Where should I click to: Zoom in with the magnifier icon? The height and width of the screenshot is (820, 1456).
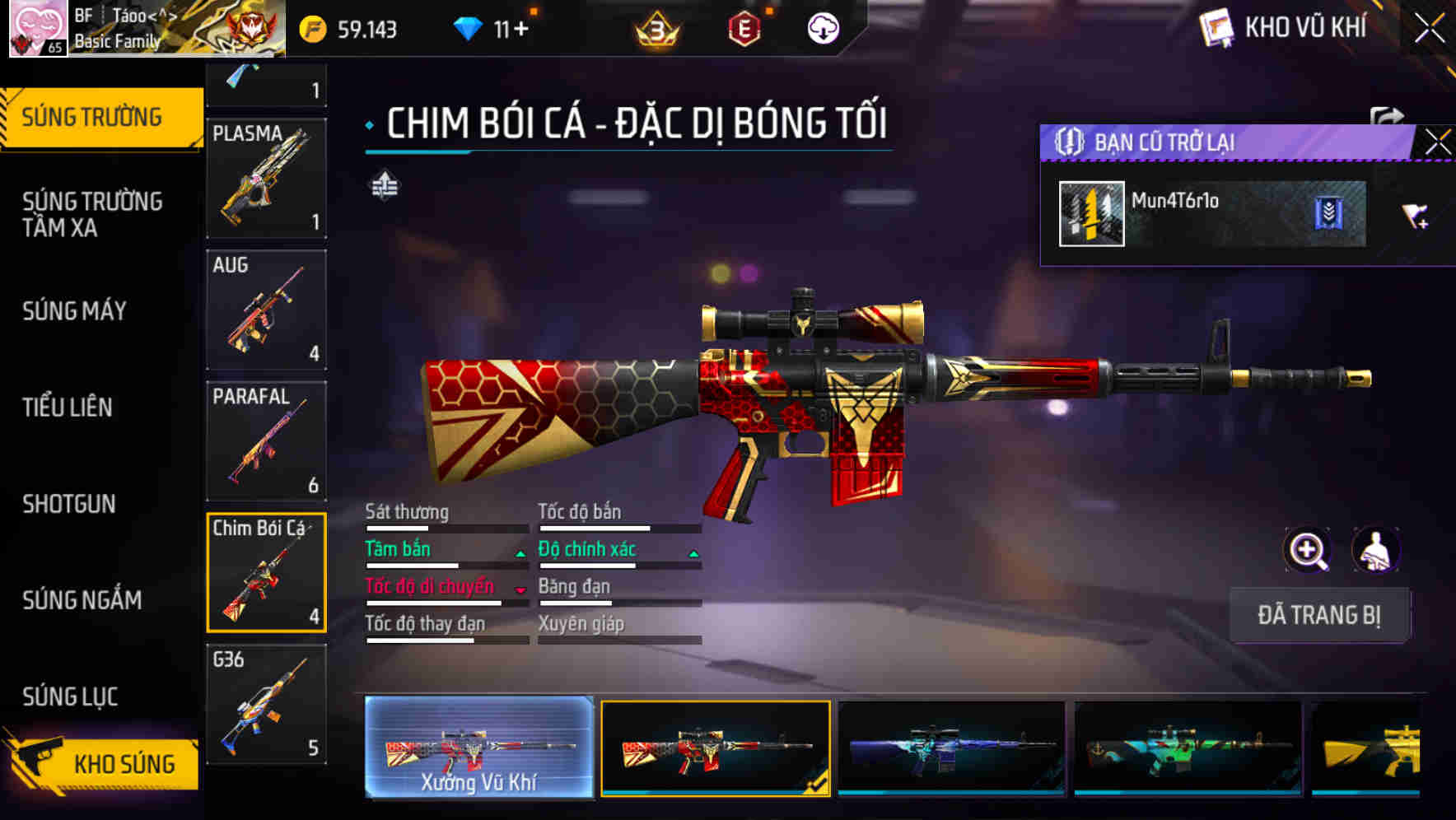(1307, 550)
